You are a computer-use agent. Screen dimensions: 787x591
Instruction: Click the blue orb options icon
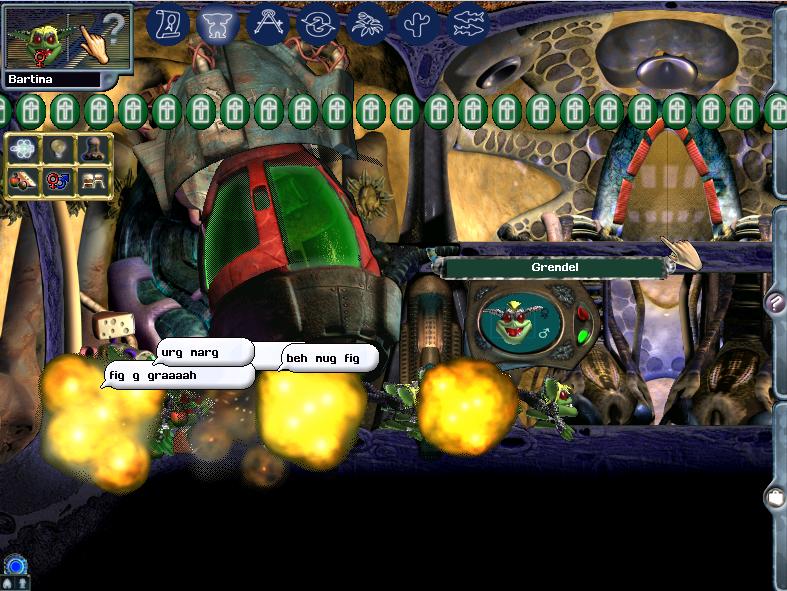[x=14, y=566]
